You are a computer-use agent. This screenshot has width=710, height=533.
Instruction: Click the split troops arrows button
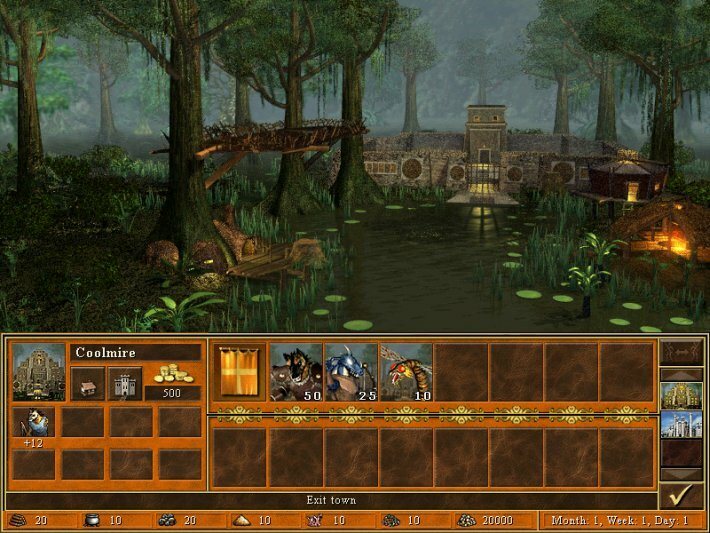pyautogui.click(x=680, y=353)
